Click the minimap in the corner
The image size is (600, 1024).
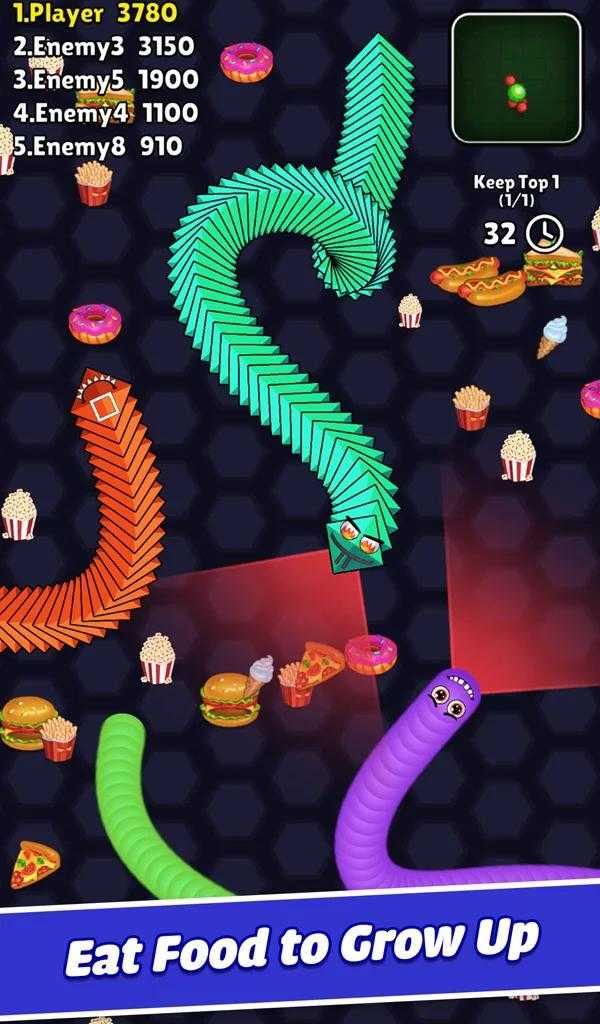(516, 78)
